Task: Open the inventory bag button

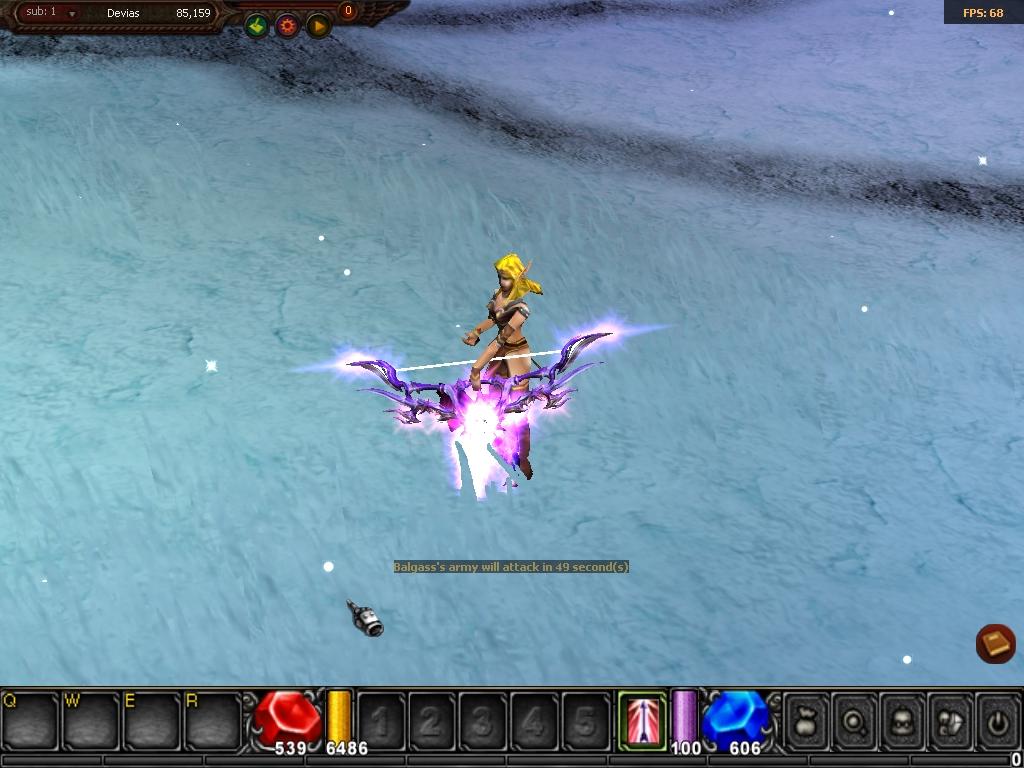Action: tap(807, 719)
